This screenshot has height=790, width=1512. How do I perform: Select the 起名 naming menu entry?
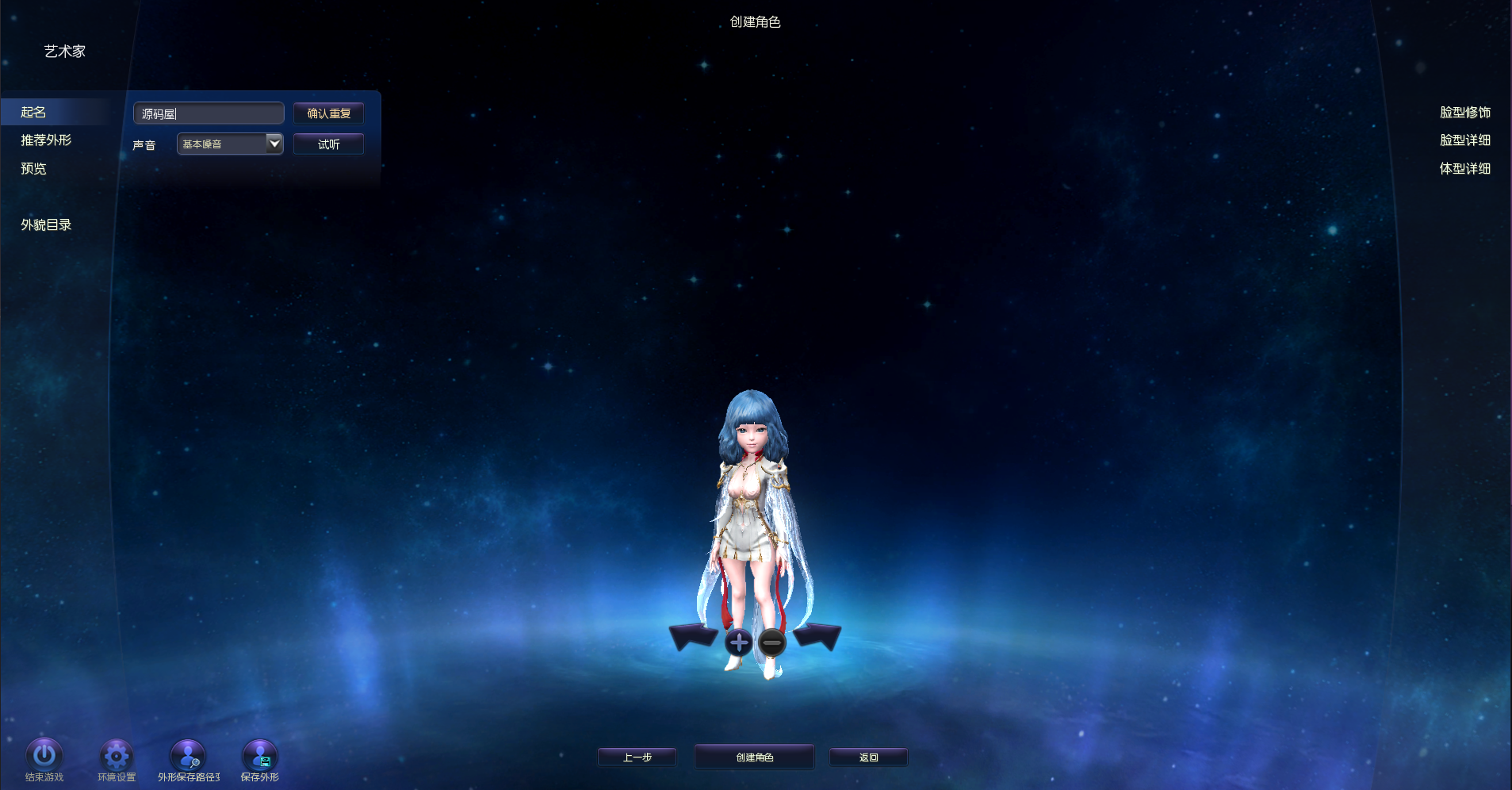tap(33, 113)
